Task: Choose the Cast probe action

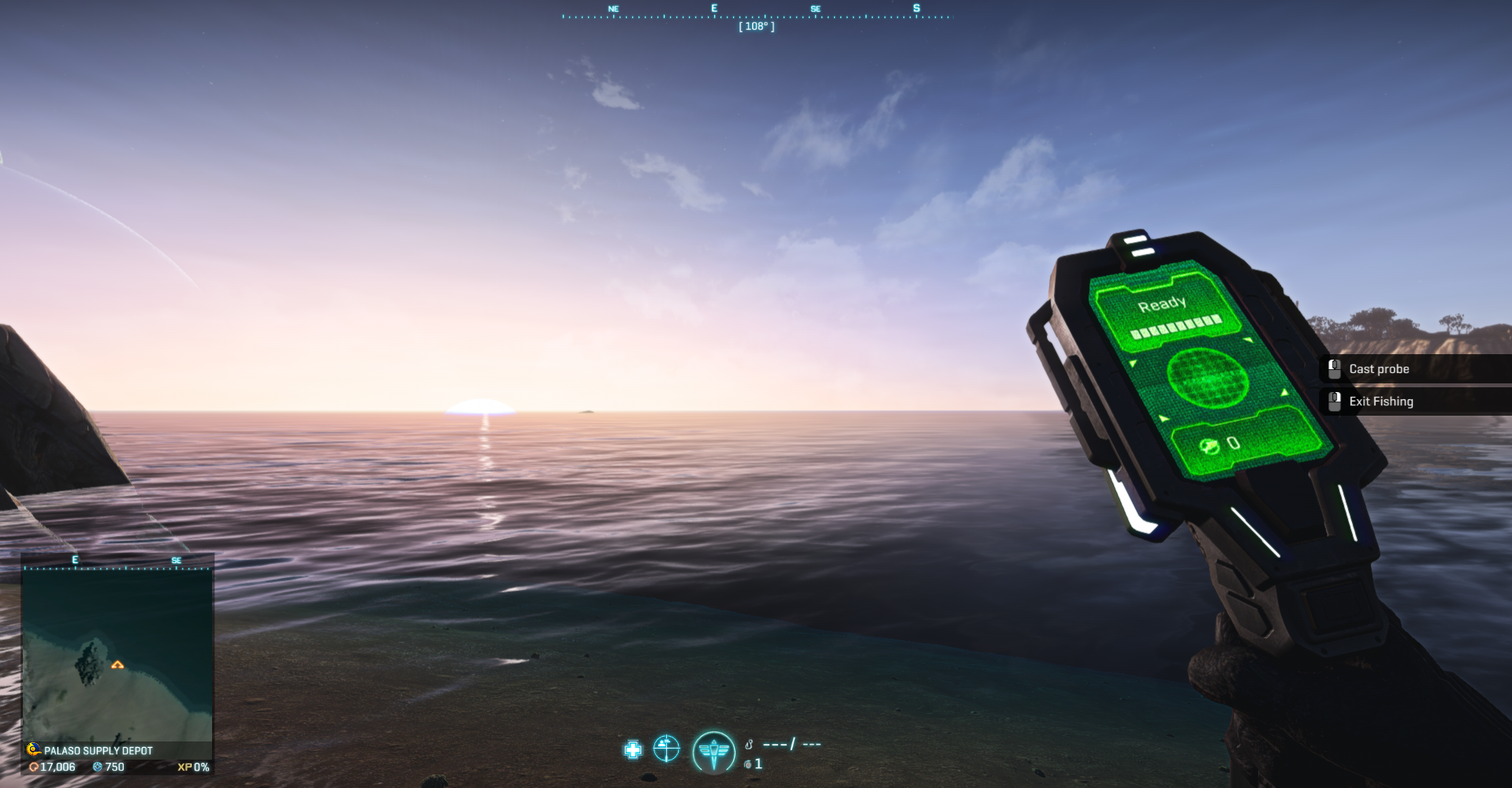Action: click(x=1379, y=369)
